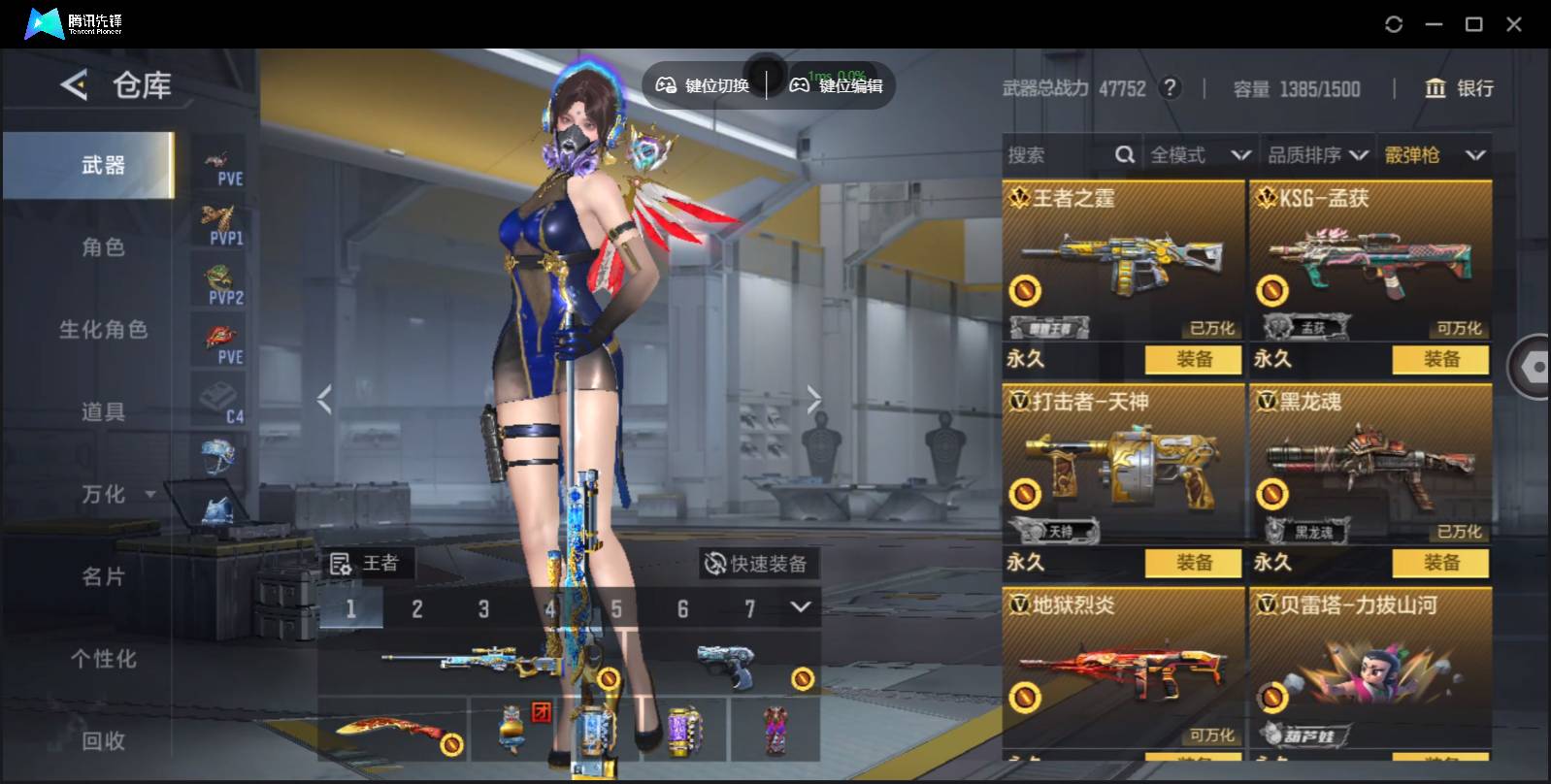Screen dimensions: 1551x784
Task: Open the 霰弹枪 weapon type dropdown
Action: click(x=1435, y=155)
